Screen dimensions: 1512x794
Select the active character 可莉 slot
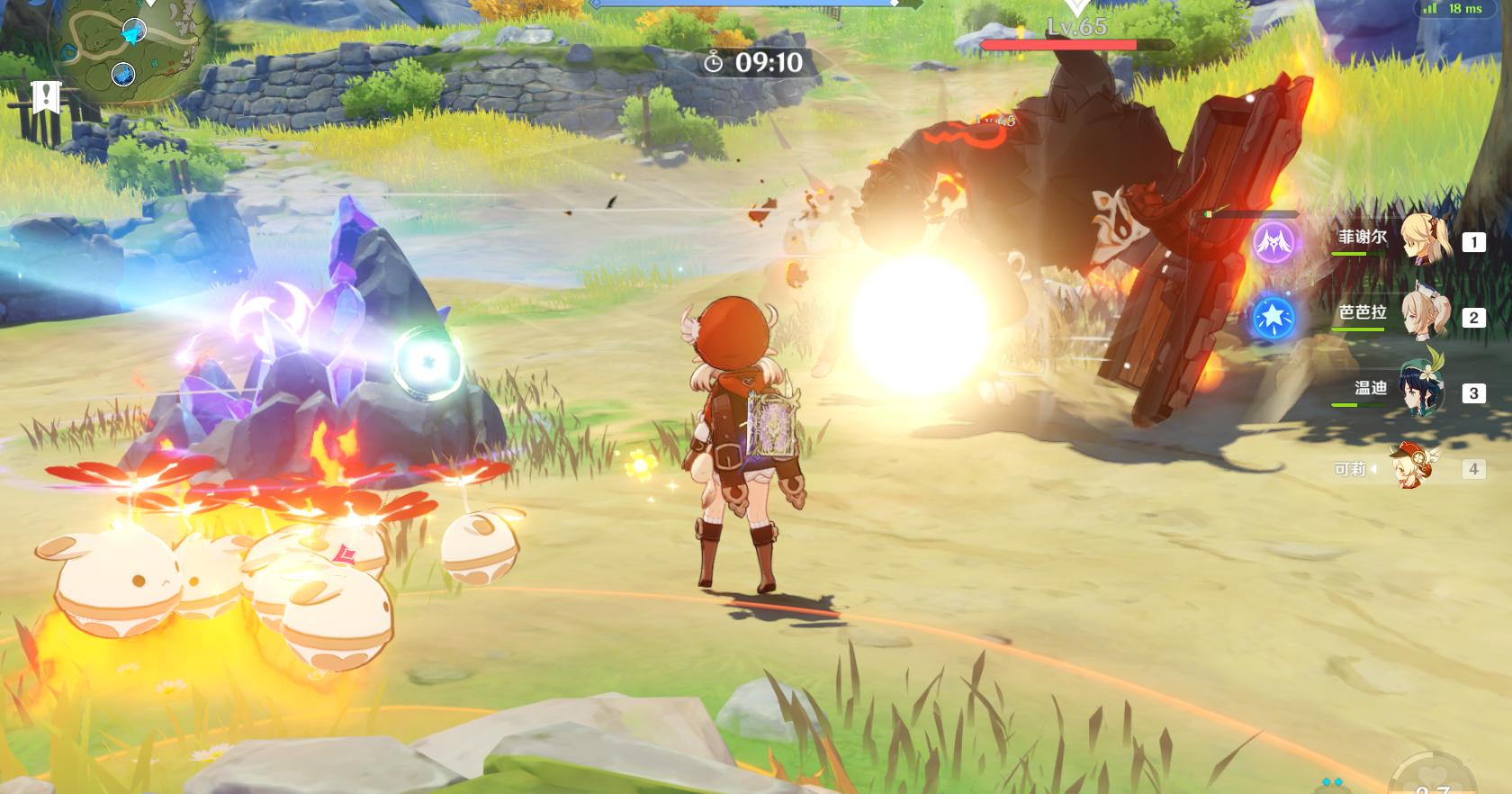click(1409, 468)
